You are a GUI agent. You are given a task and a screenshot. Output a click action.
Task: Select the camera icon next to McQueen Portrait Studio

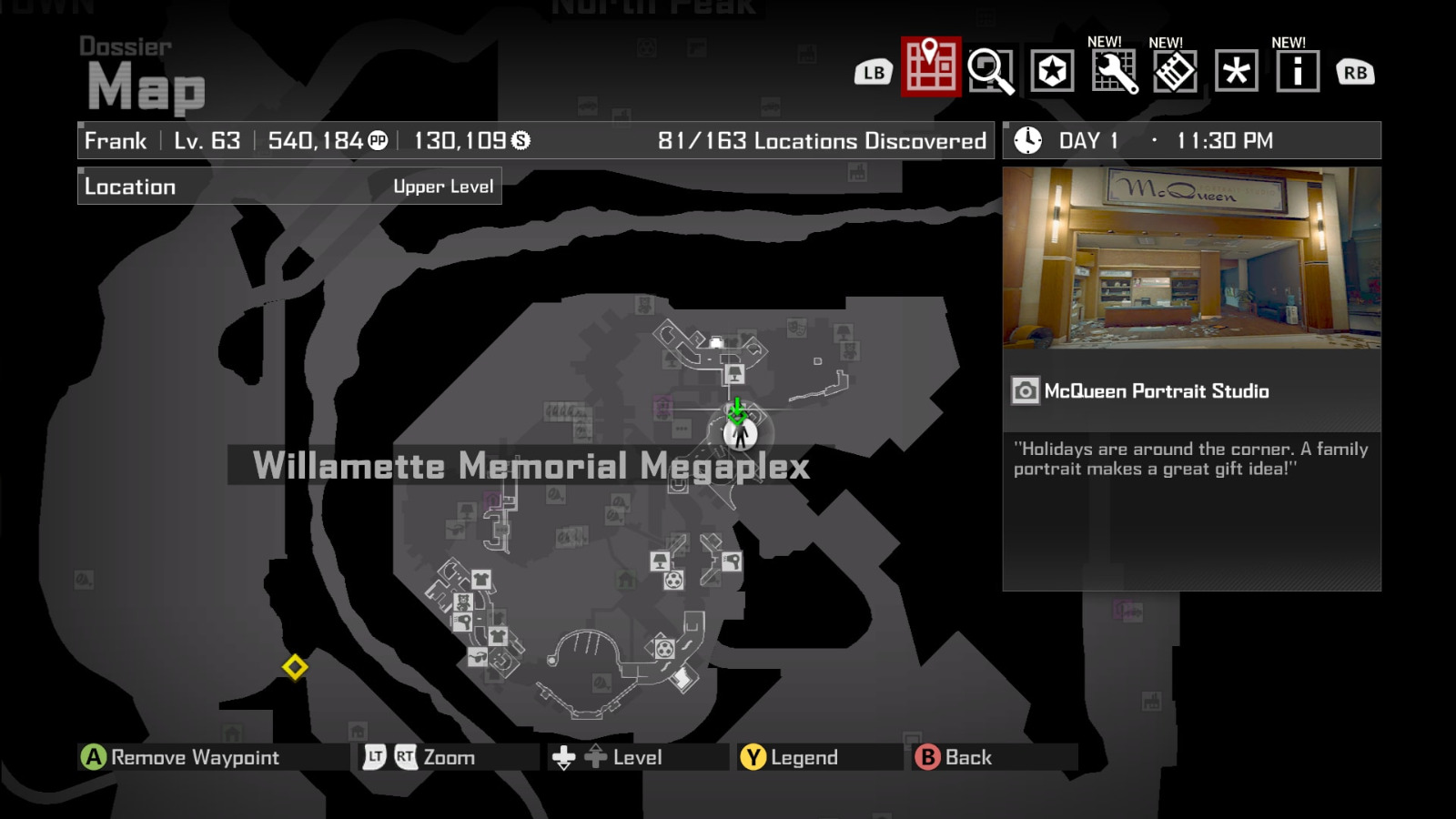pyautogui.click(x=1026, y=391)
